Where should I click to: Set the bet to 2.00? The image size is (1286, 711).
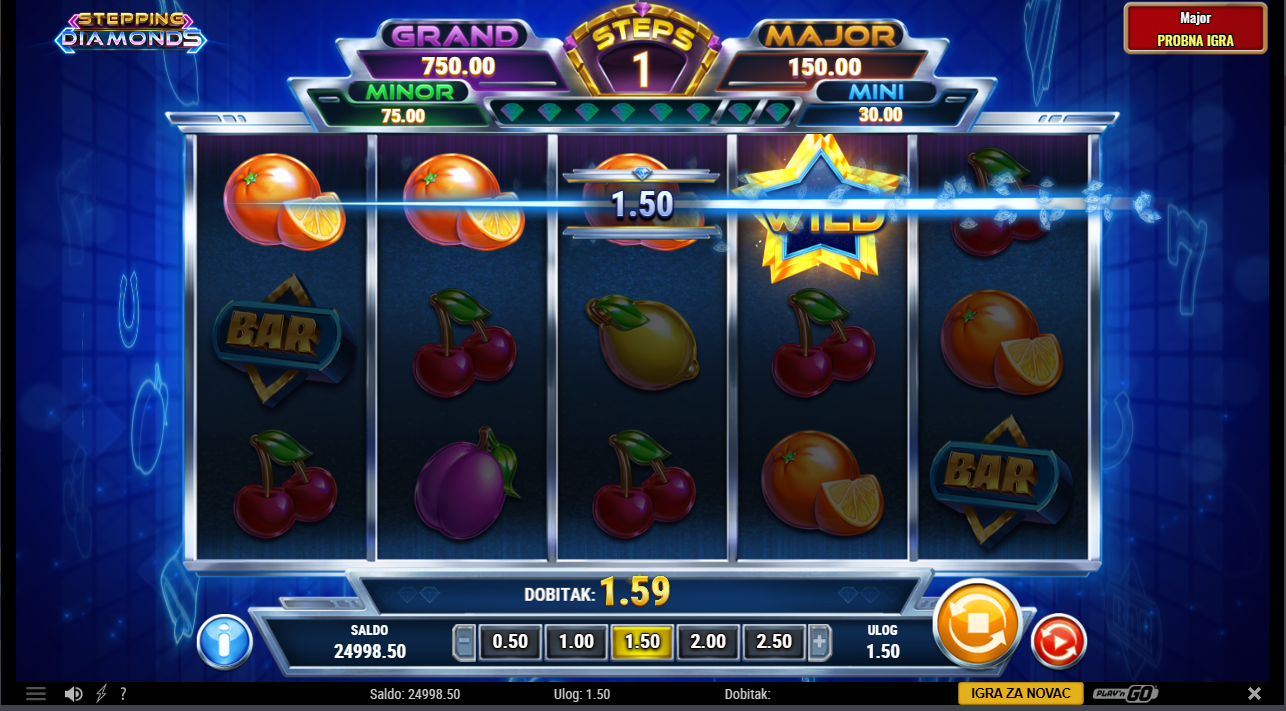click(x=708, y=642)
